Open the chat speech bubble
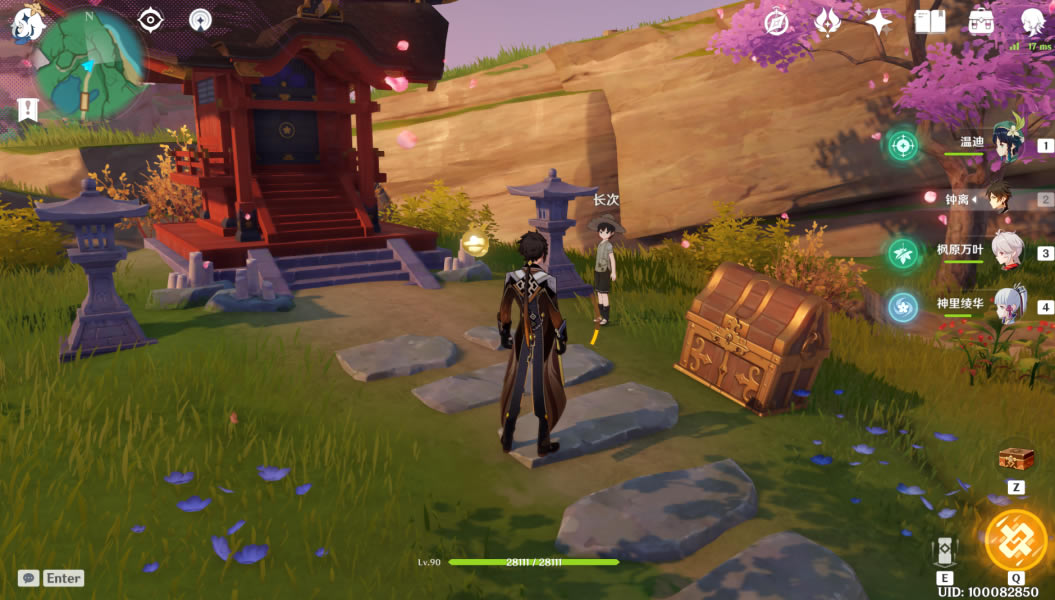Viewport: 1055px width, 600px height. tap(29, 578)
